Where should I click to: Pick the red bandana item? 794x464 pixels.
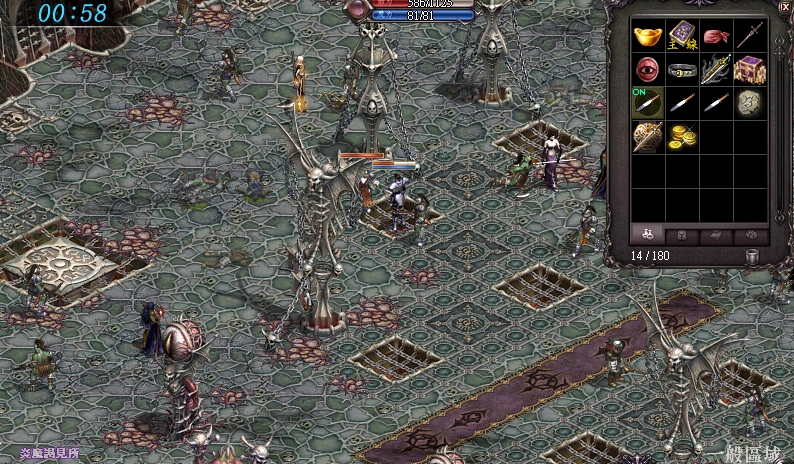[x=715, y=37]
